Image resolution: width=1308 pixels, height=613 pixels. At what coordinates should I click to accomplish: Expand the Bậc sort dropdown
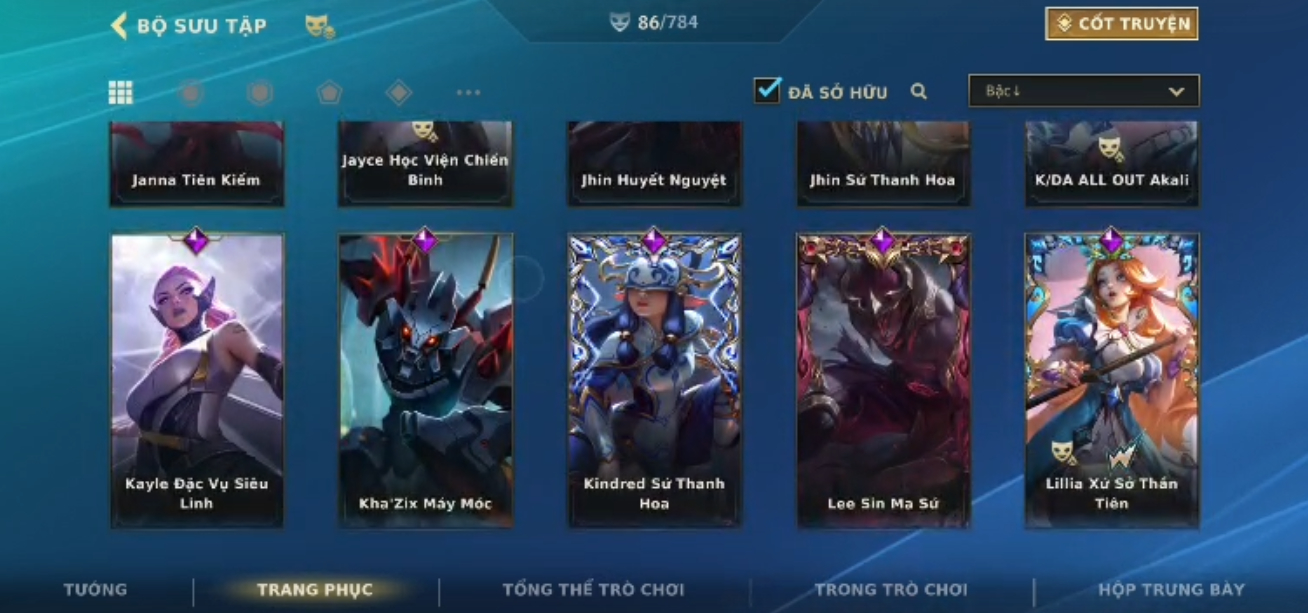tap(1083, 91)
